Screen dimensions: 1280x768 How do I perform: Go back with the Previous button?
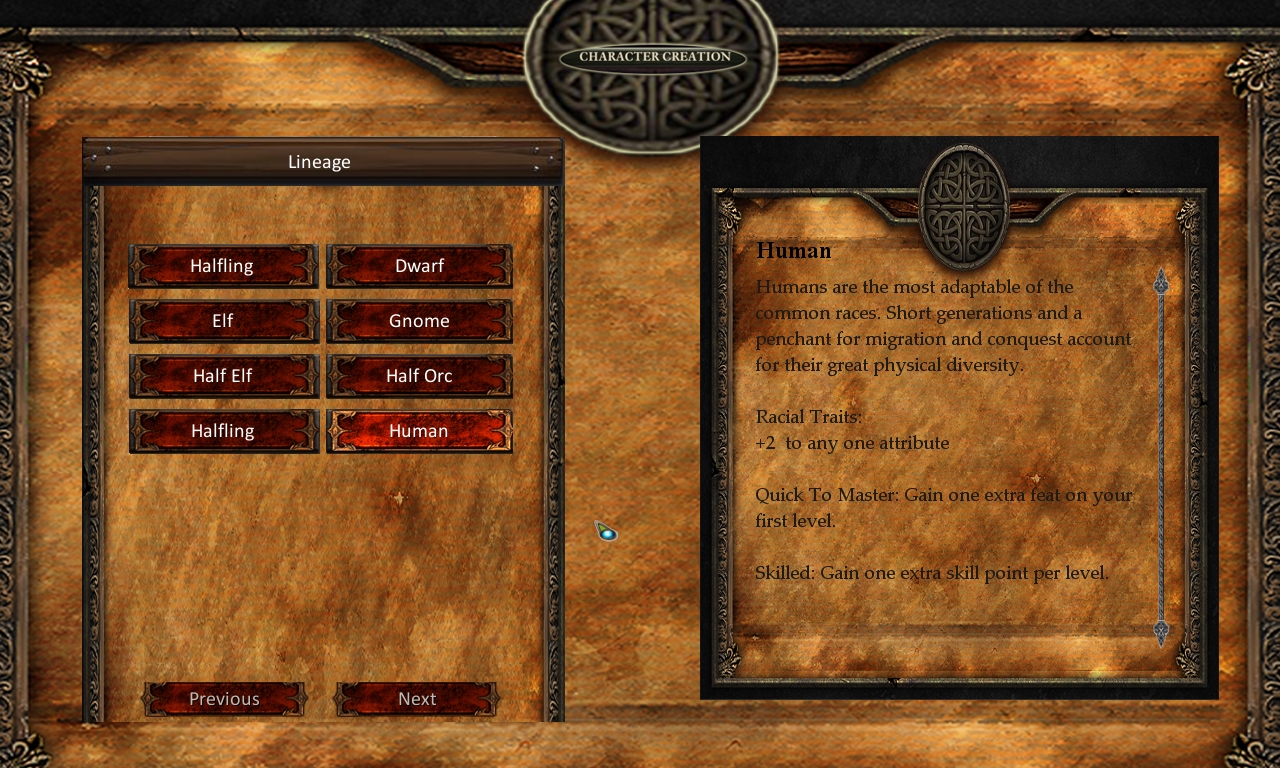click(x=224, y=699)
